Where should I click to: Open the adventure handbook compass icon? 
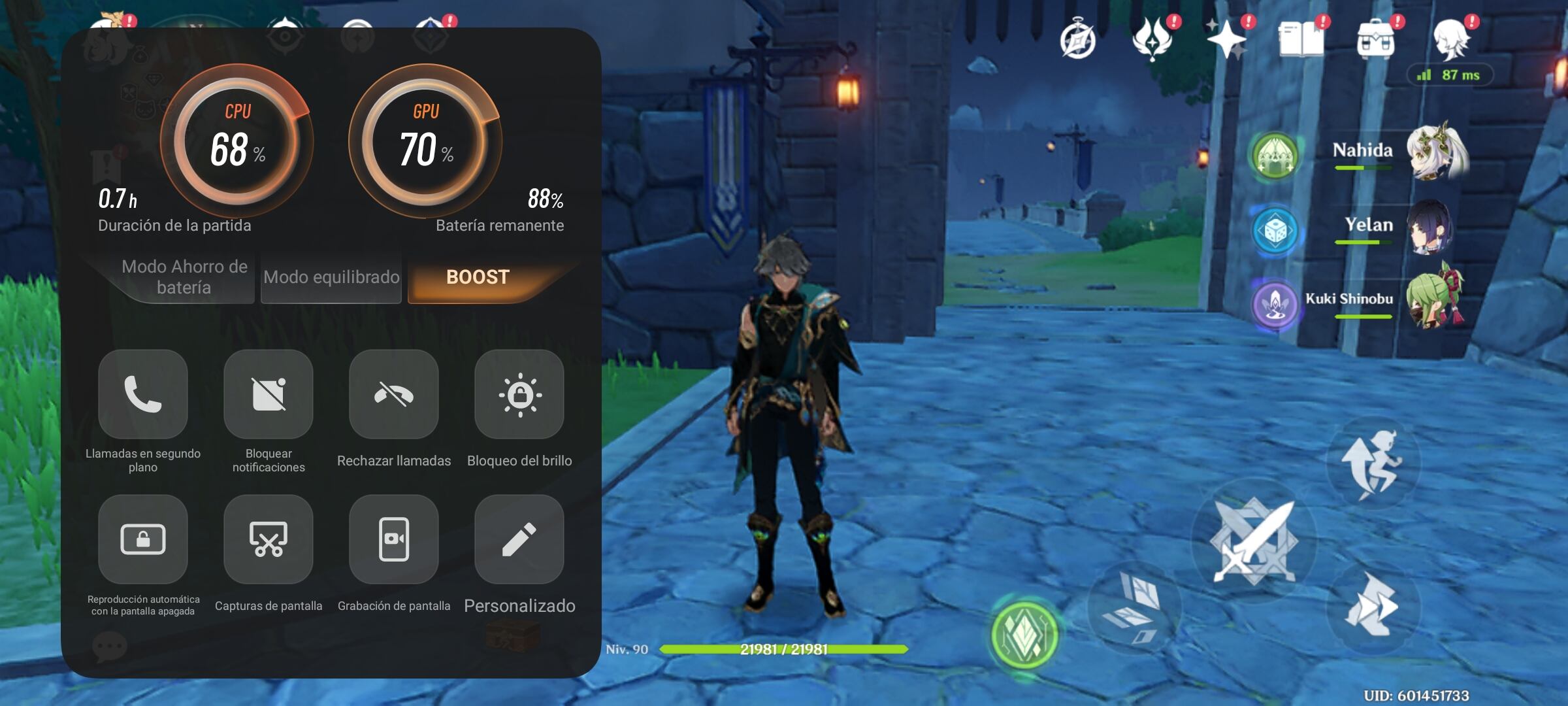tap(1079, 41)
